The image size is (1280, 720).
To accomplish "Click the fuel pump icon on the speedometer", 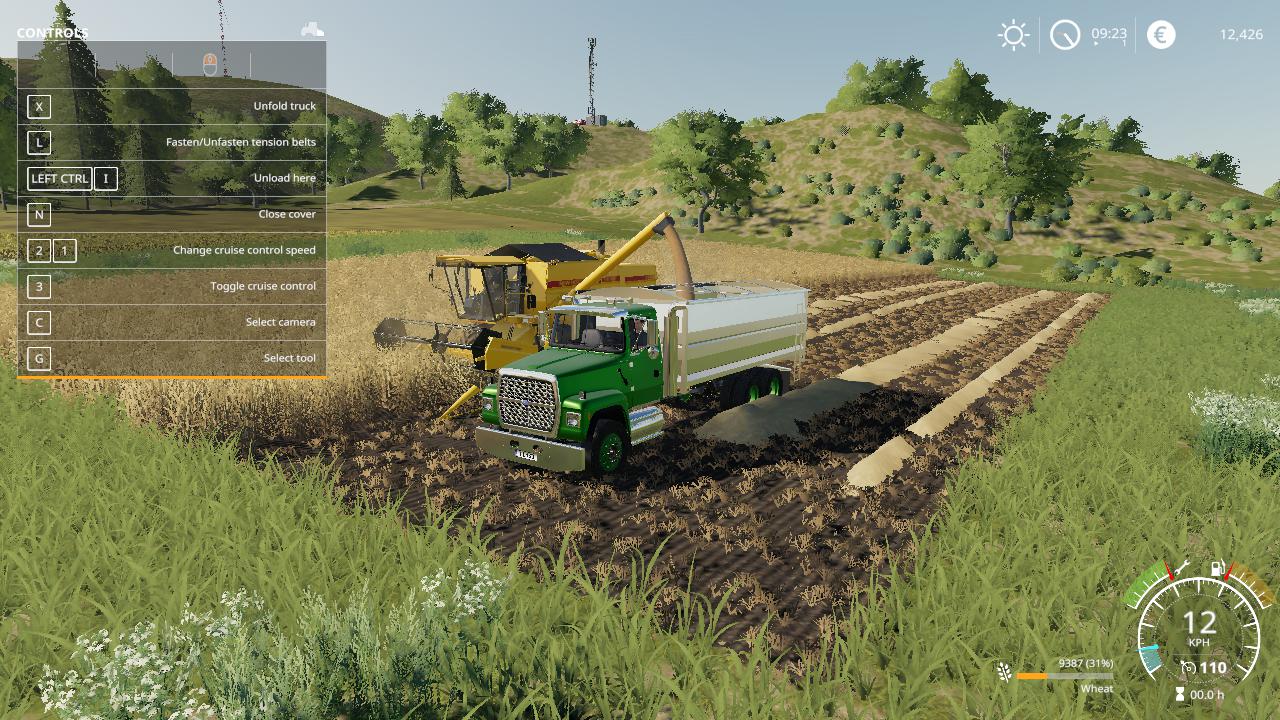I will [x=1218, y=570].
